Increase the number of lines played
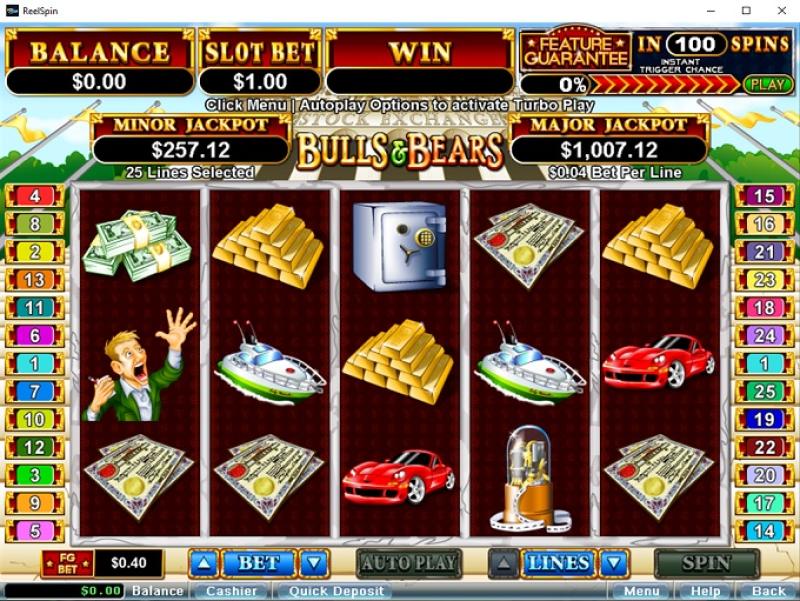The image size is (800, 601). (503, 563)
